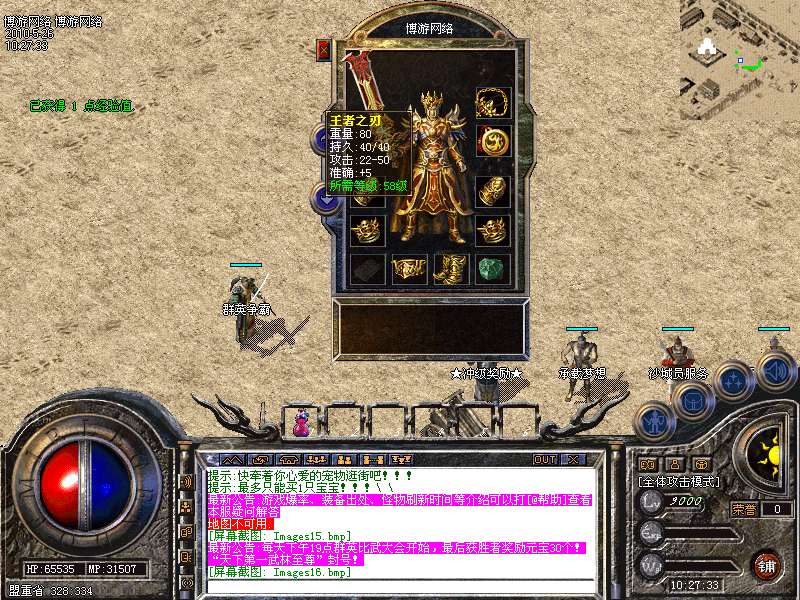Select the right-side gold bracelet slot
The image size is (800, 600).
tap(492, 186)
